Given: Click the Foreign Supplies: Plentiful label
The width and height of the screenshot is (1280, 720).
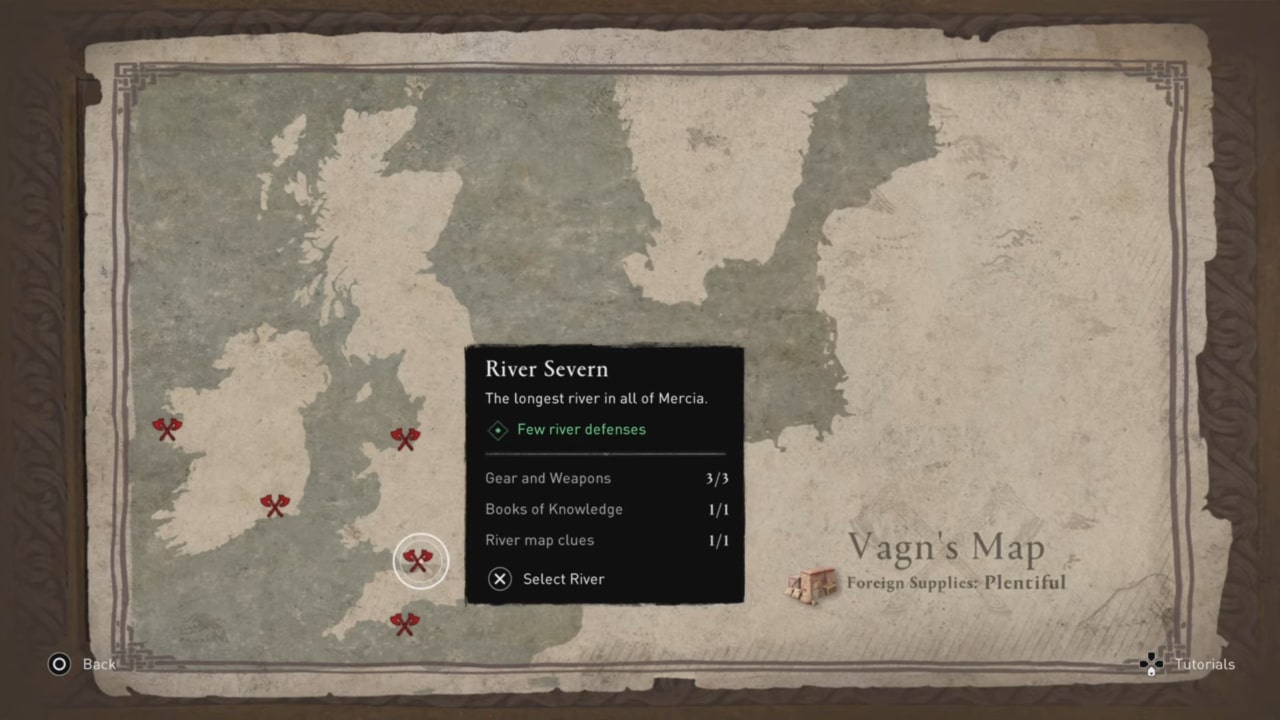Looking at the screenshot, I should click(956, 584).
